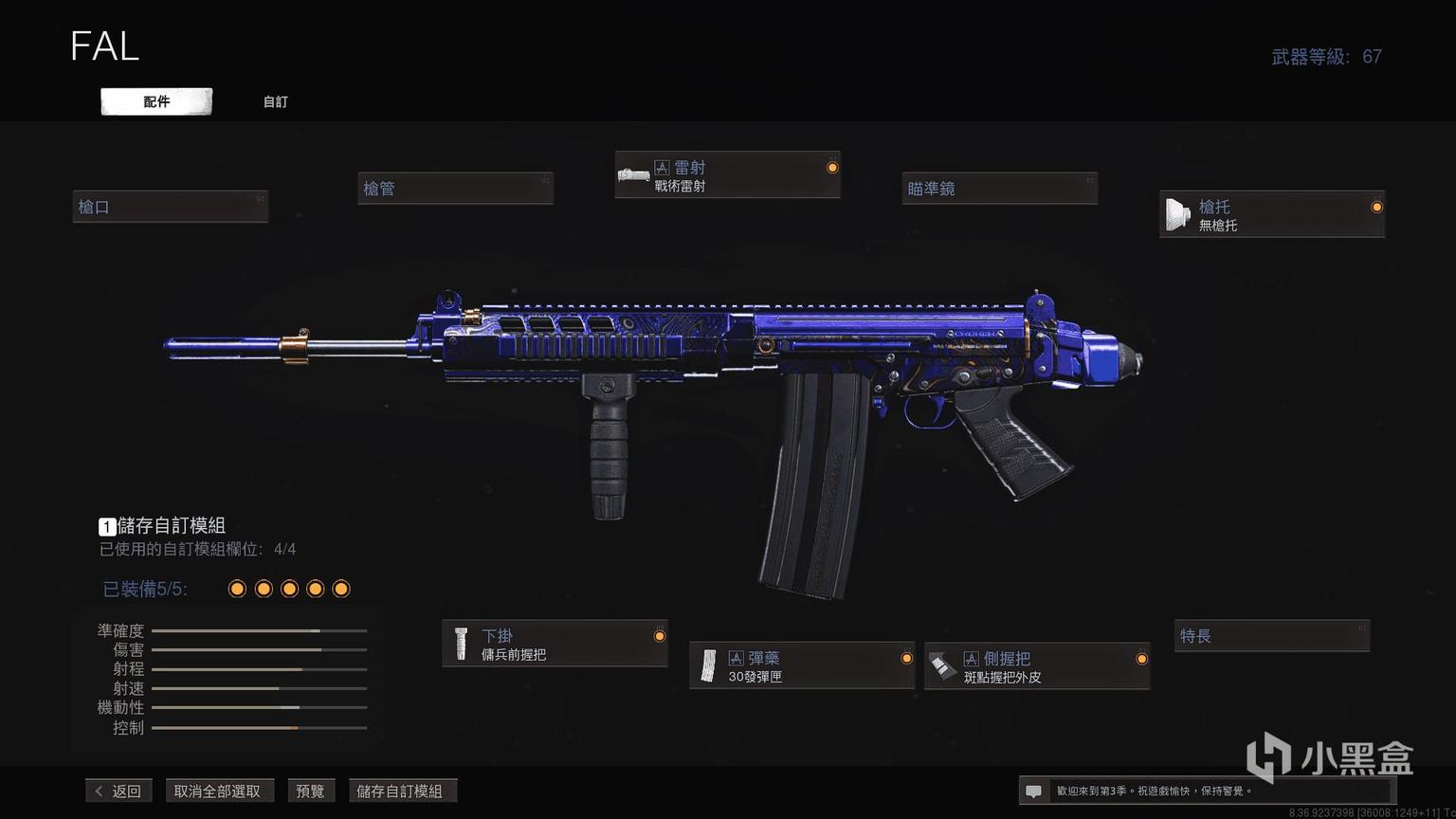Choose the 特長 perk slot
The image size is (1456, 819).
[x=1271, y=636]
